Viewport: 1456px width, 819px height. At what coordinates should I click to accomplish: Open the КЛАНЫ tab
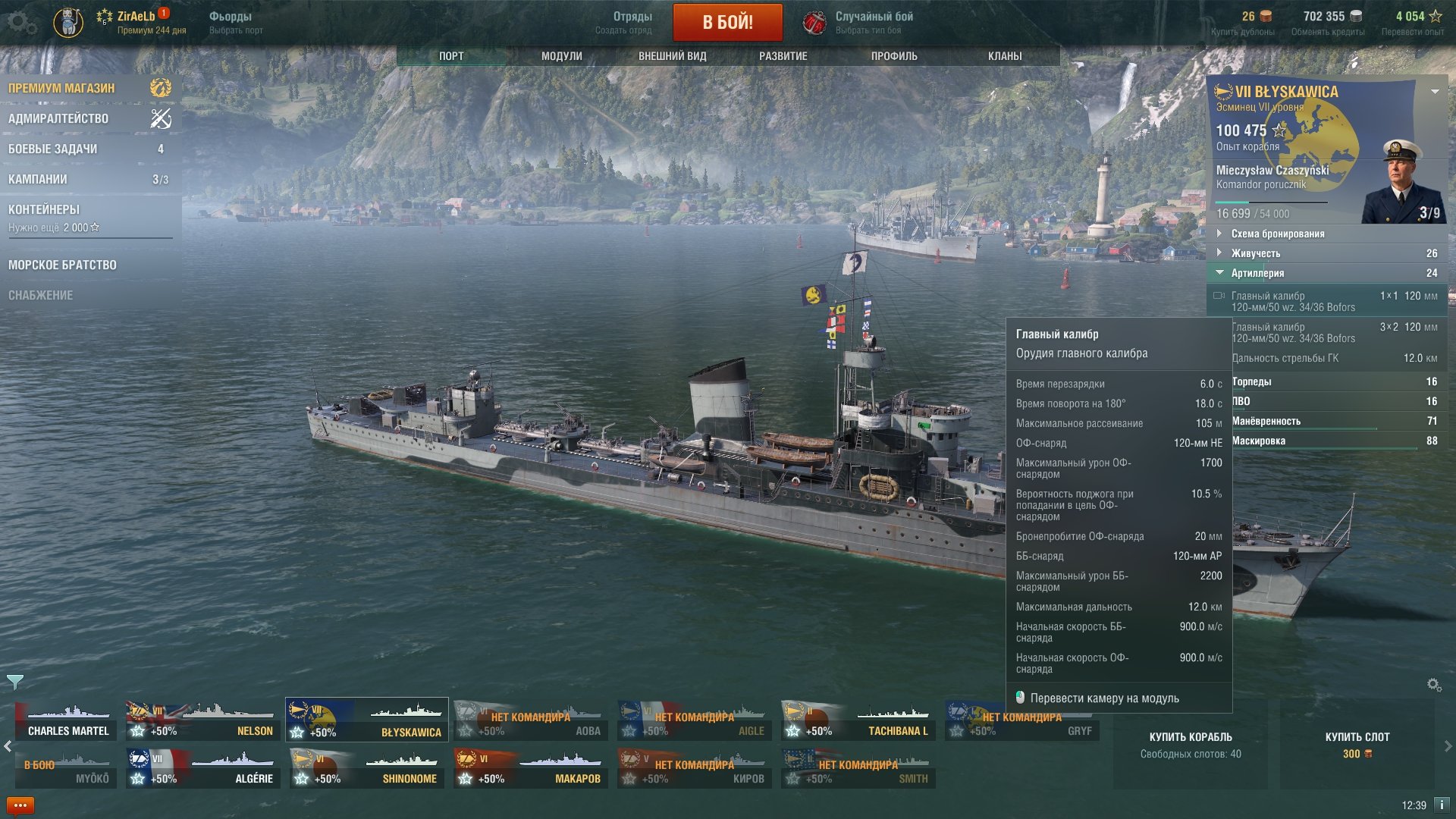[x=1005, y=56]
